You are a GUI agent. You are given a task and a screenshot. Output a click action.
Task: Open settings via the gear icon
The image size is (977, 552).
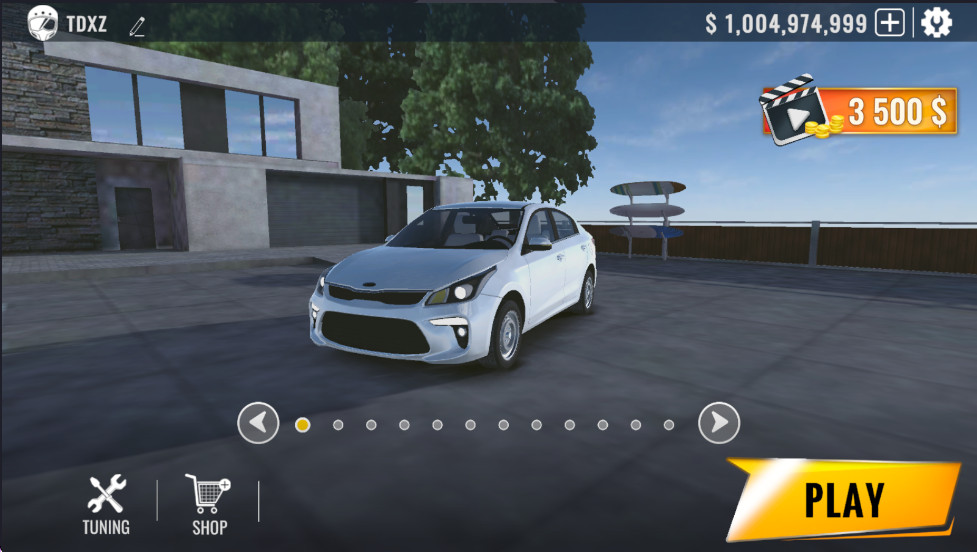(936, 23)
